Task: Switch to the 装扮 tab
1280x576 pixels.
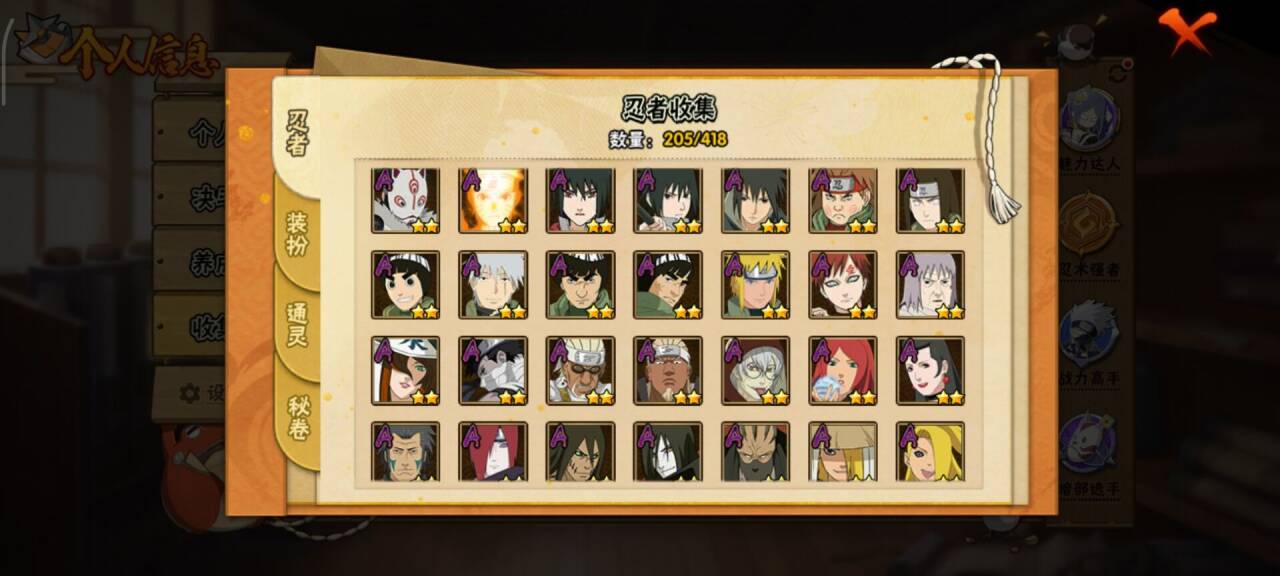Action: click(297, 233)
